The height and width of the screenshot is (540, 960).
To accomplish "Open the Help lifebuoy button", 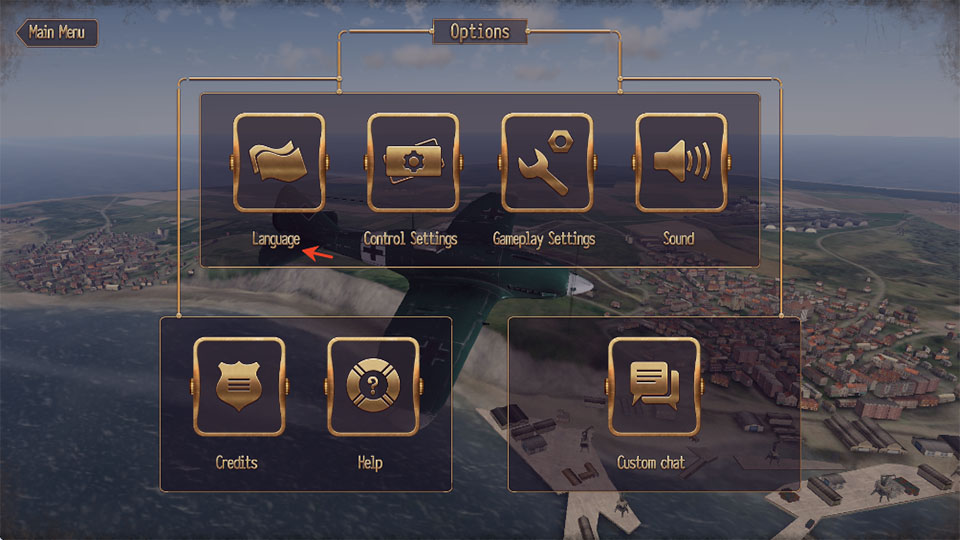I will 372,386.
